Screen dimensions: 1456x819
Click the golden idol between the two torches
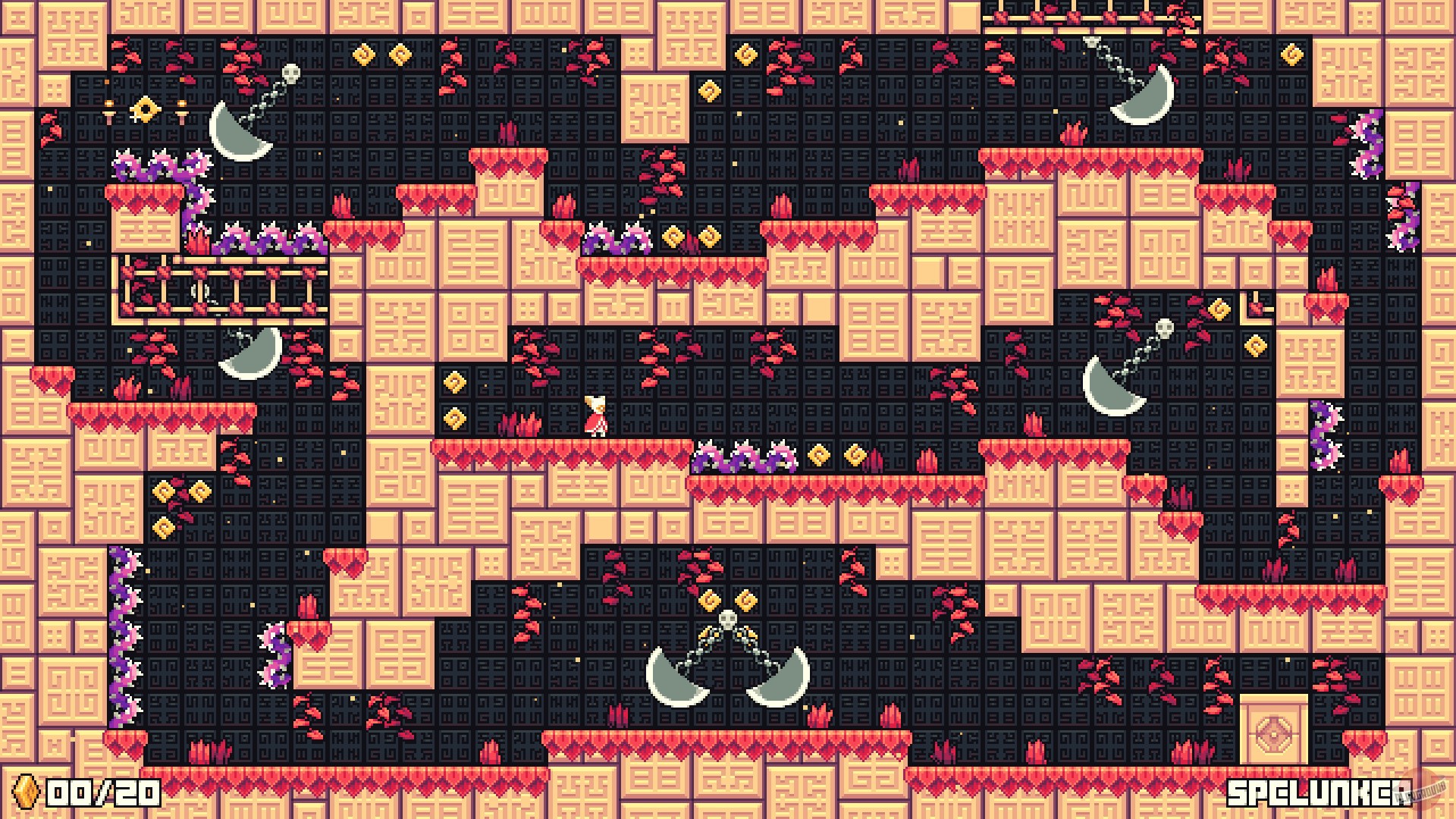click(146, 110)
